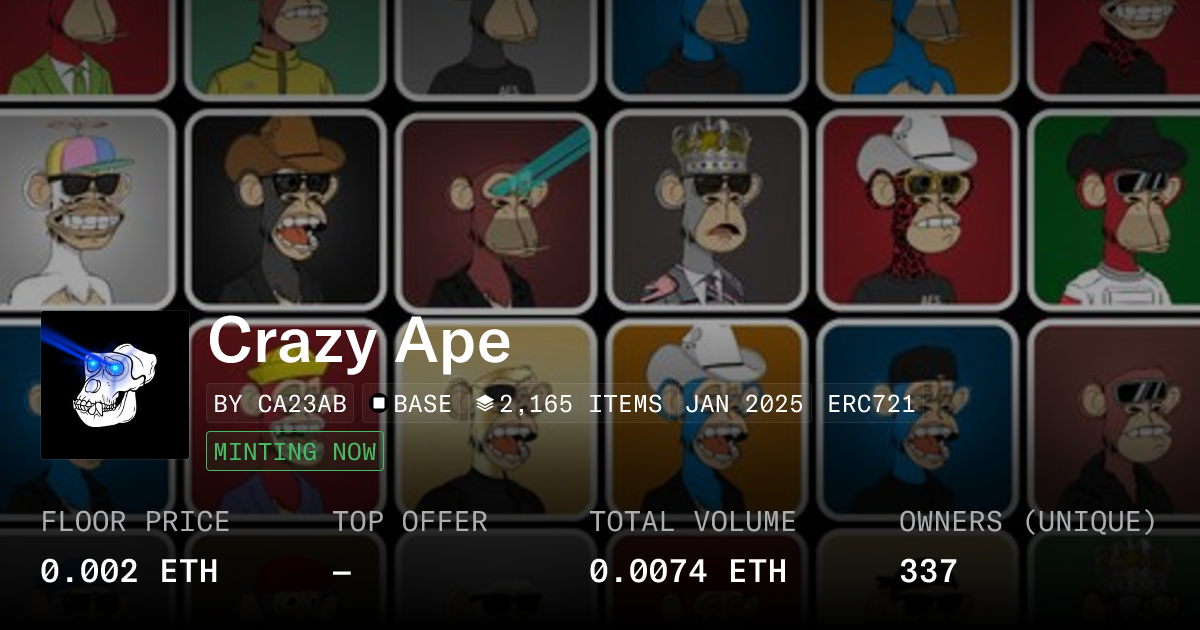Open the Crazy Ape skull avatar
Screen dimensions: 1200x630
tap(115, 385)
